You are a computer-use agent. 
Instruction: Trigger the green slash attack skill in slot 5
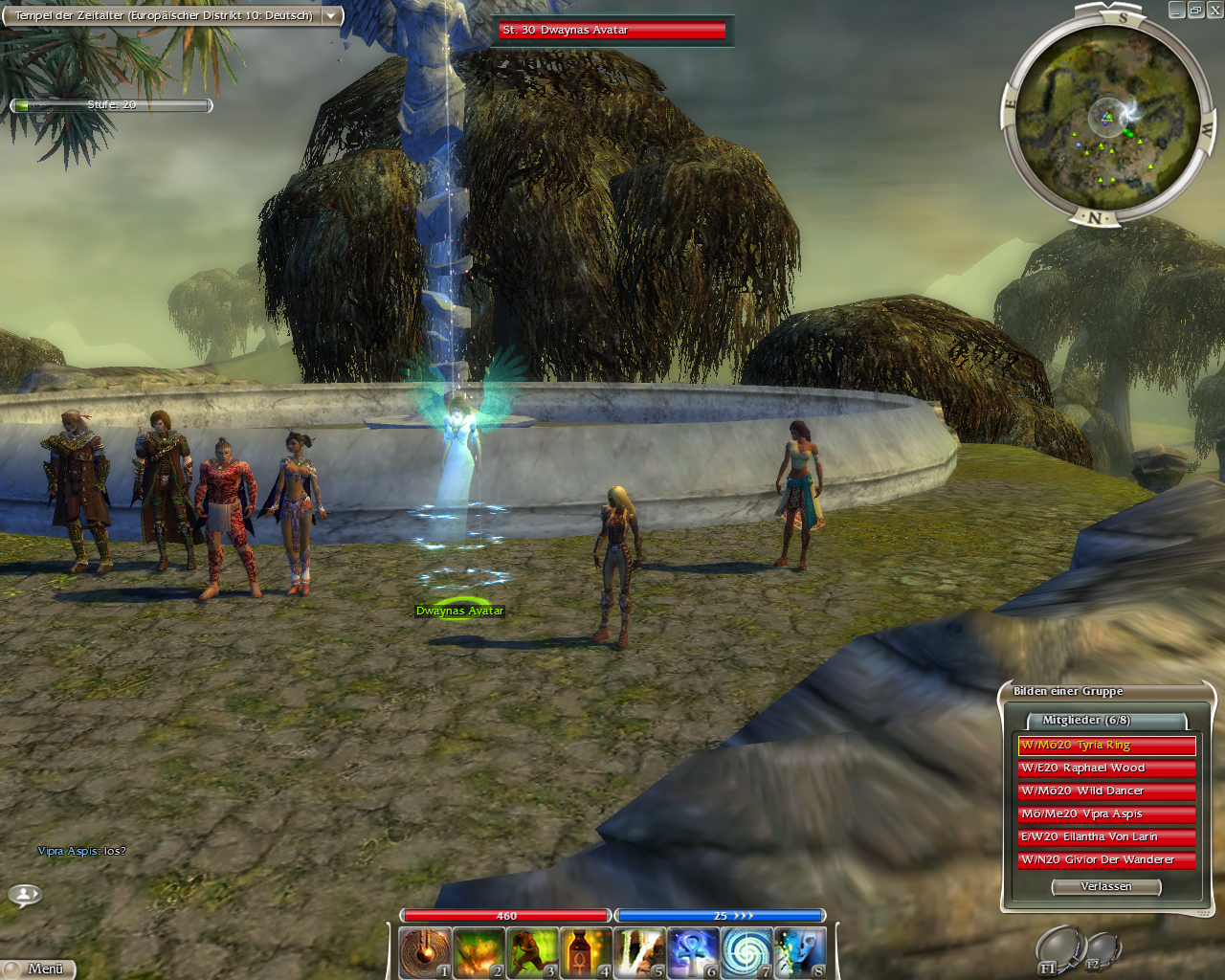click(x=639, y=952)
